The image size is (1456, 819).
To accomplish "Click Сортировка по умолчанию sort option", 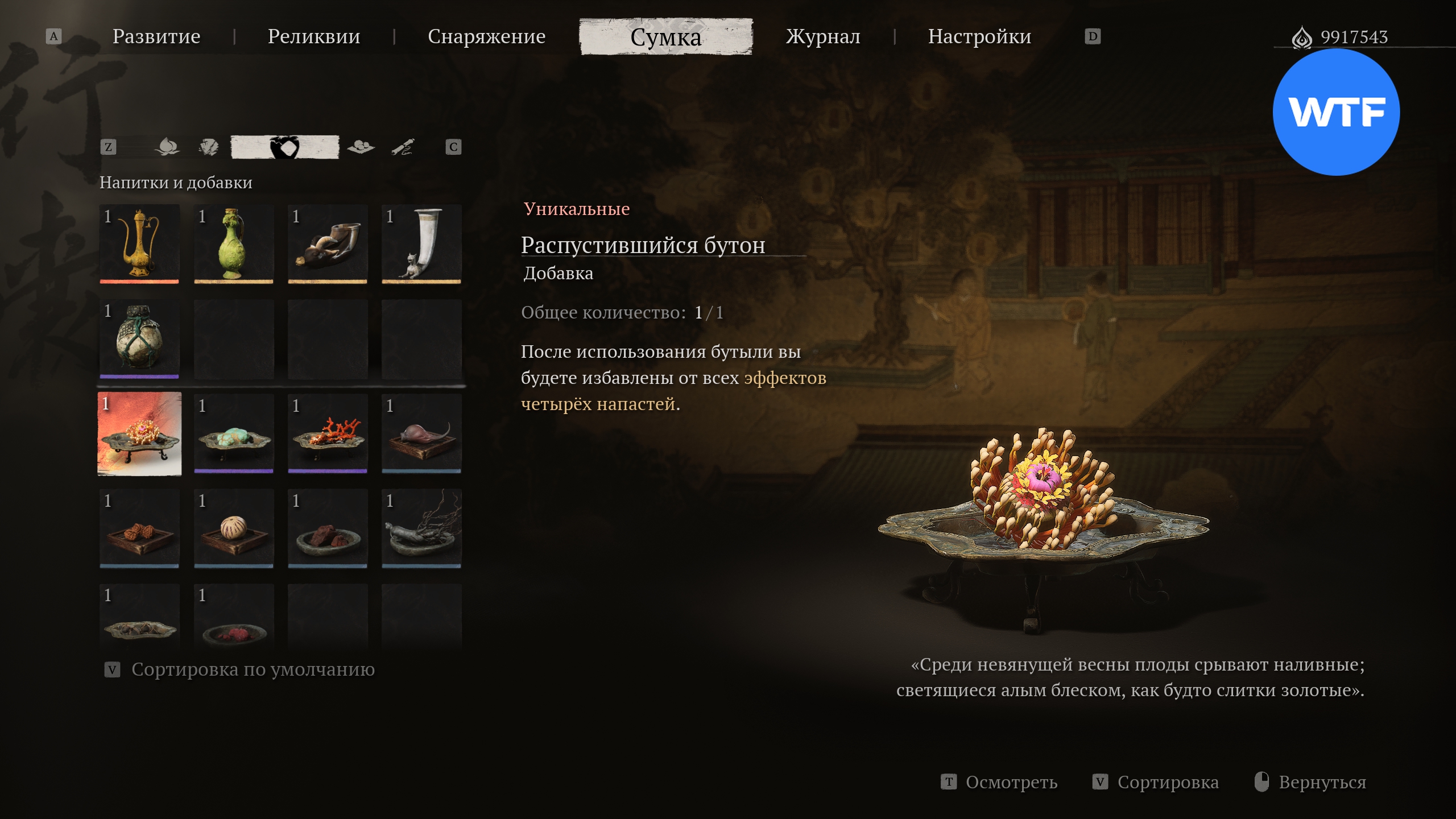I will (253, 669).
